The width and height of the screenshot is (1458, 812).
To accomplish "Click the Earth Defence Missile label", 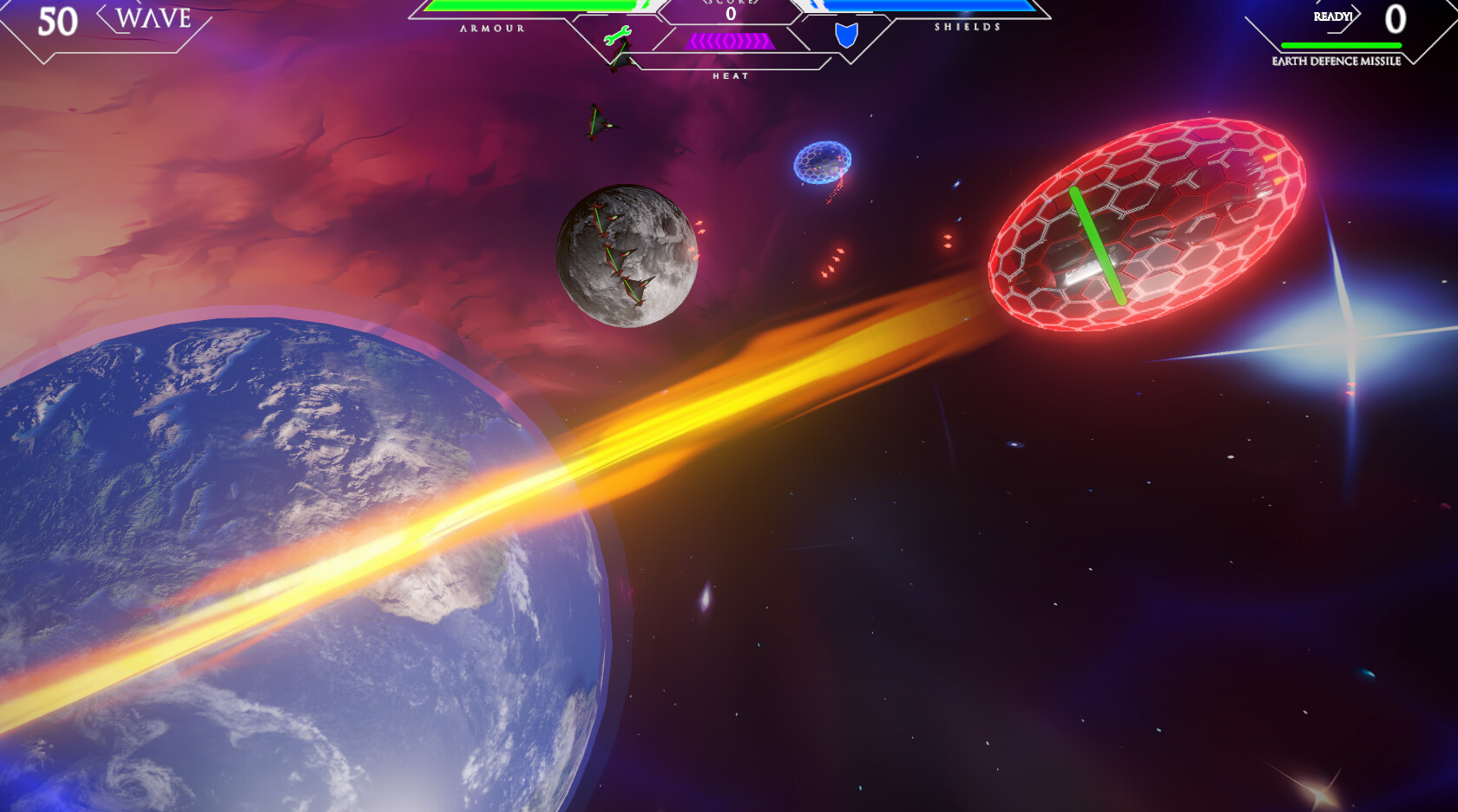I will click(x=1336, y=62).
